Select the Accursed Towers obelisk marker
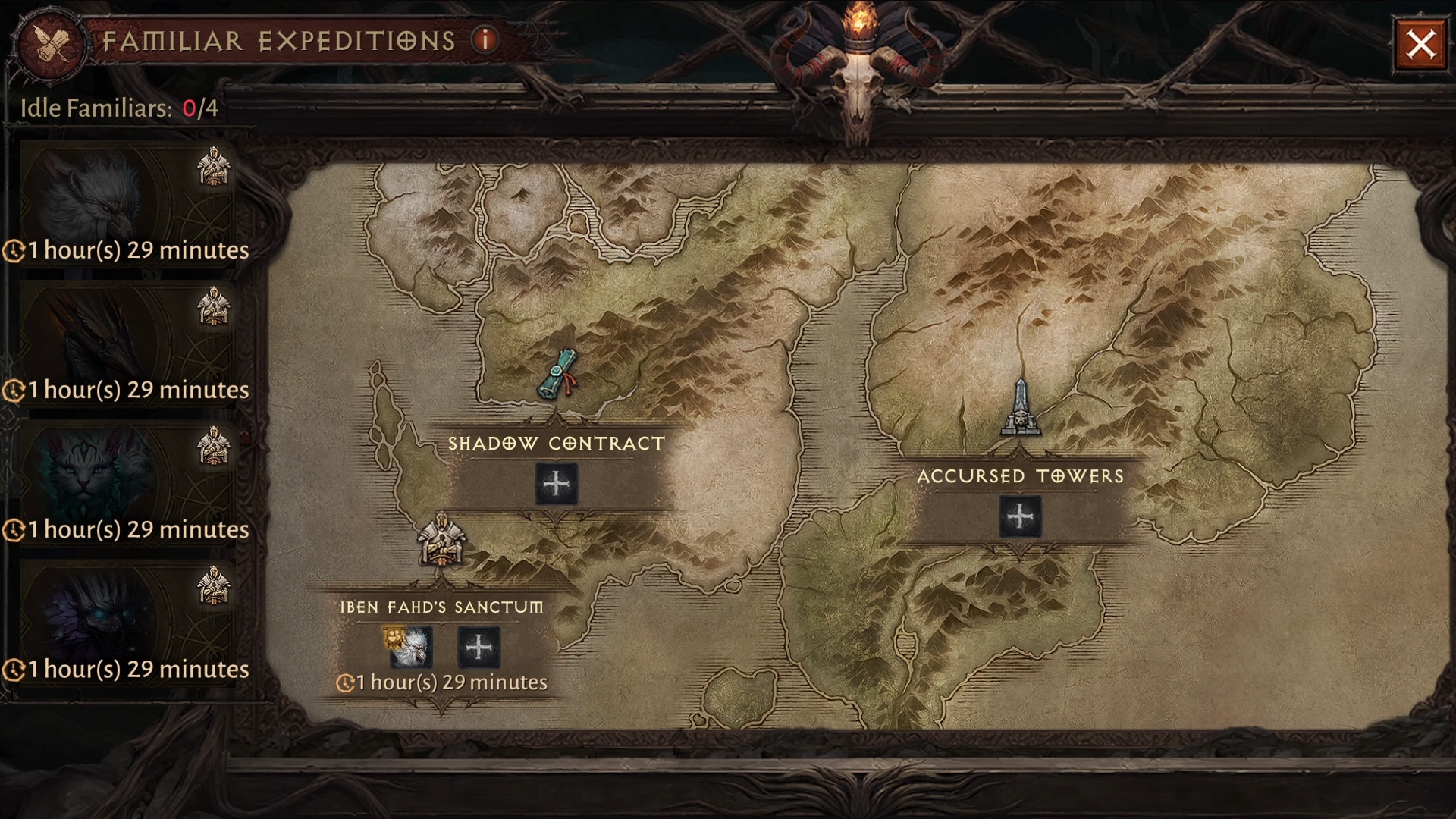The width and height of the screenshot is (1456, 819). click(x=1020, y=409)
